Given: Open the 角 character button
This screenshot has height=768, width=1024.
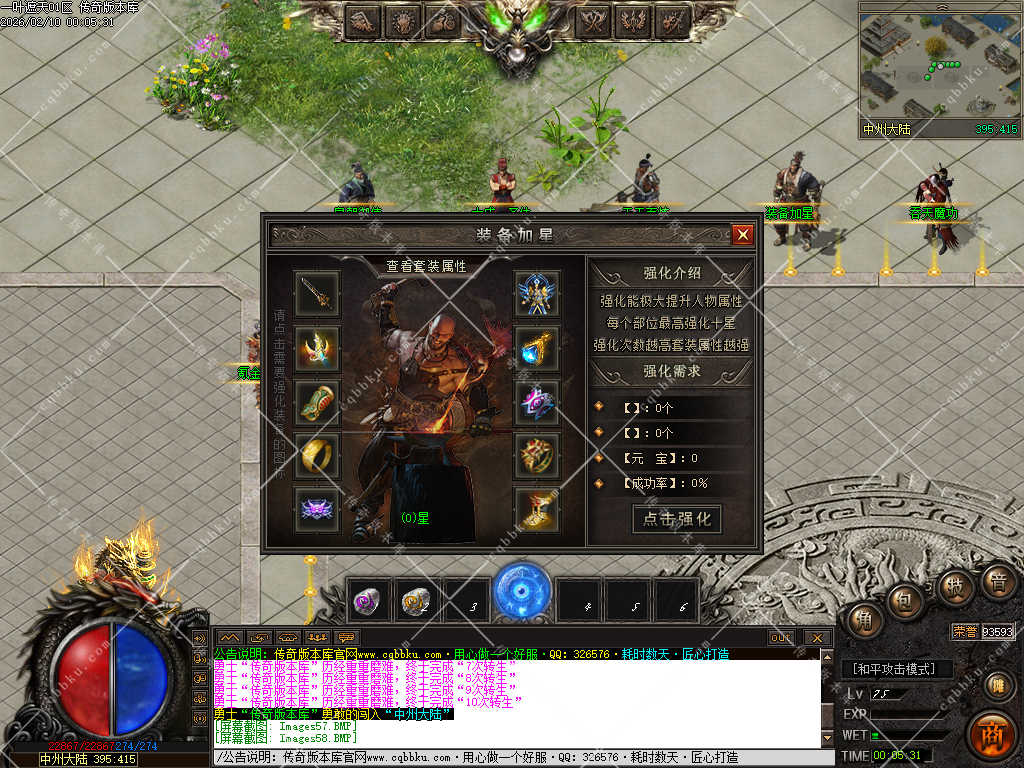Looking at the screenshot, I should (865, 621).
